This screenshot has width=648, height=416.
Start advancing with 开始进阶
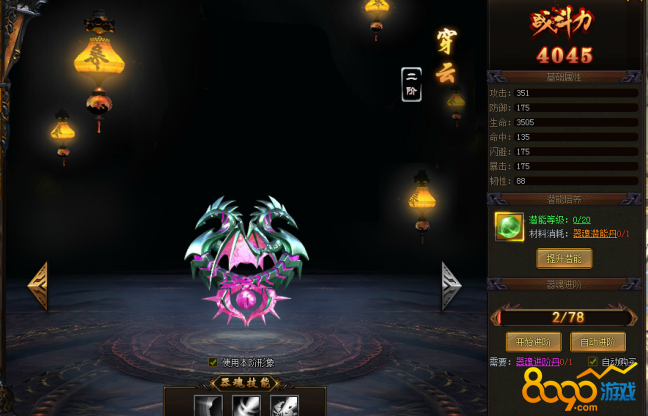(532, 341)
